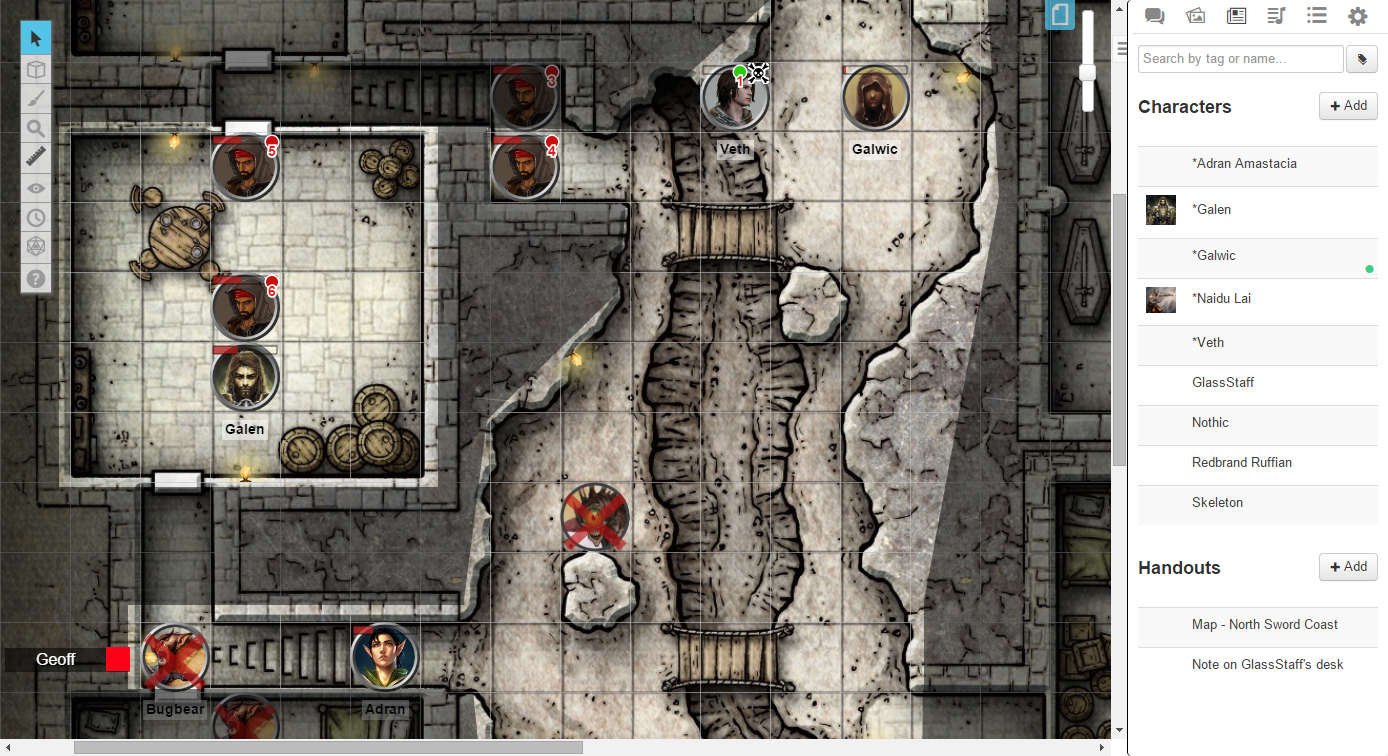This screenshot has width=1388, height=756.
Task: Click Add next to Handouts
Action: click(1347, 566)
